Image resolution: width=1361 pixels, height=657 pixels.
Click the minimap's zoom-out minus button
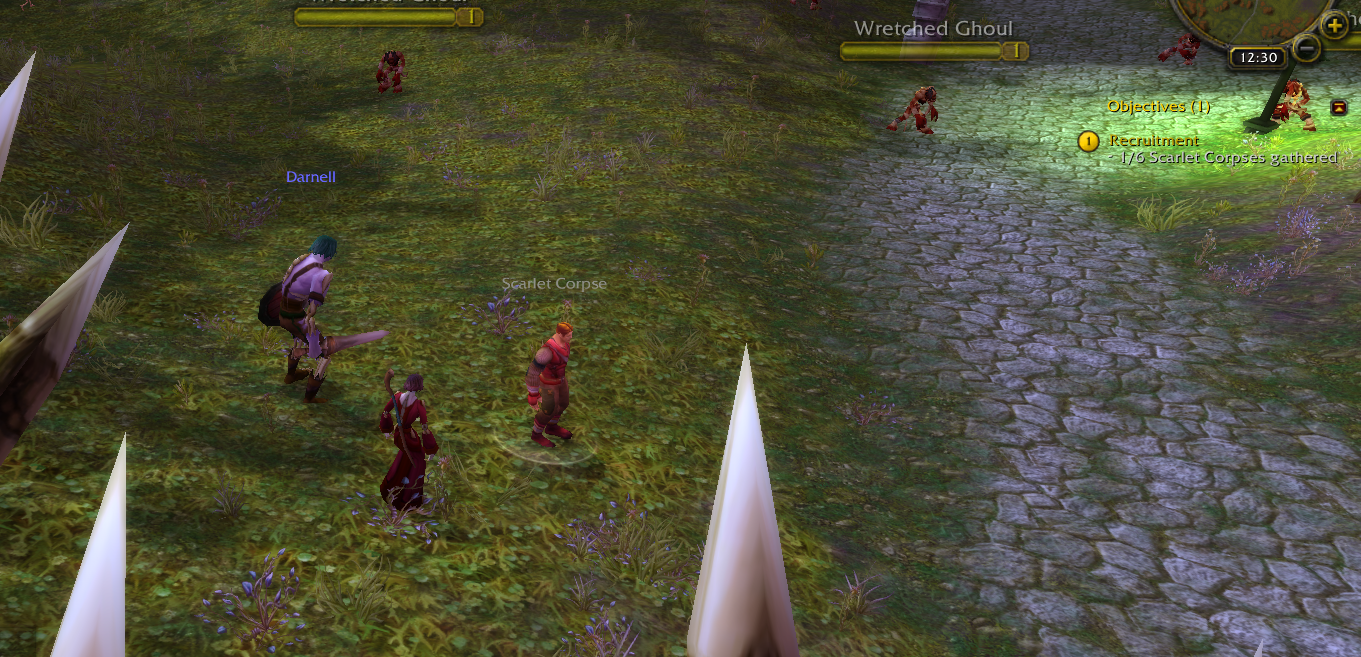pos(1306,47)
